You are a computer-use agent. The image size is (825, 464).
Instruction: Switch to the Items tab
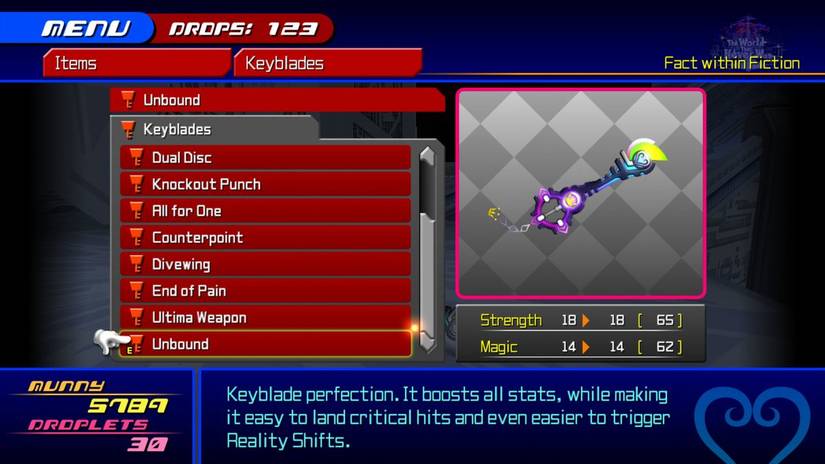pyautogui.click(x=136, y=63)
